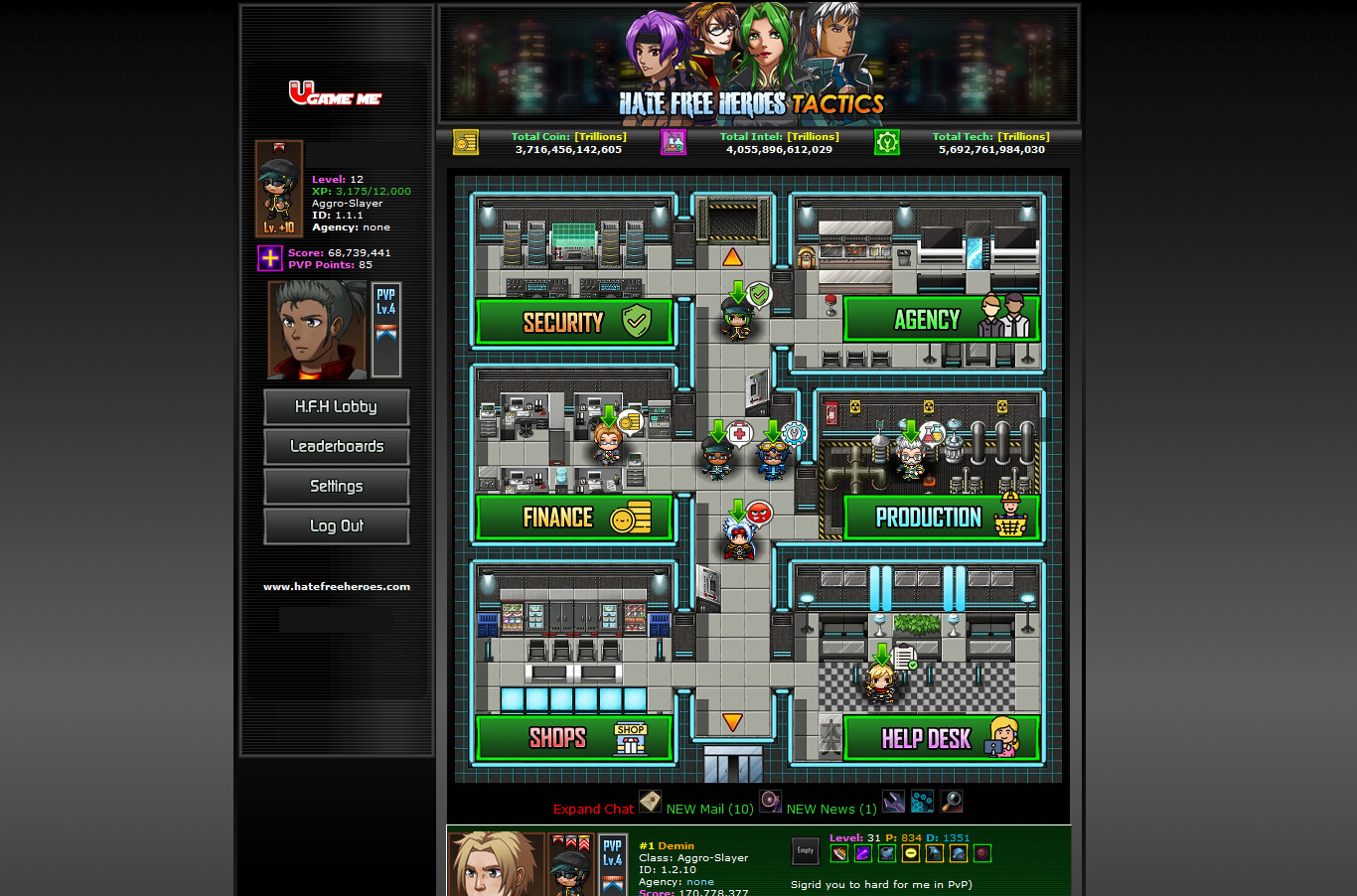
Task: Click the blue hex grid icon
Action: pos(921,801)
